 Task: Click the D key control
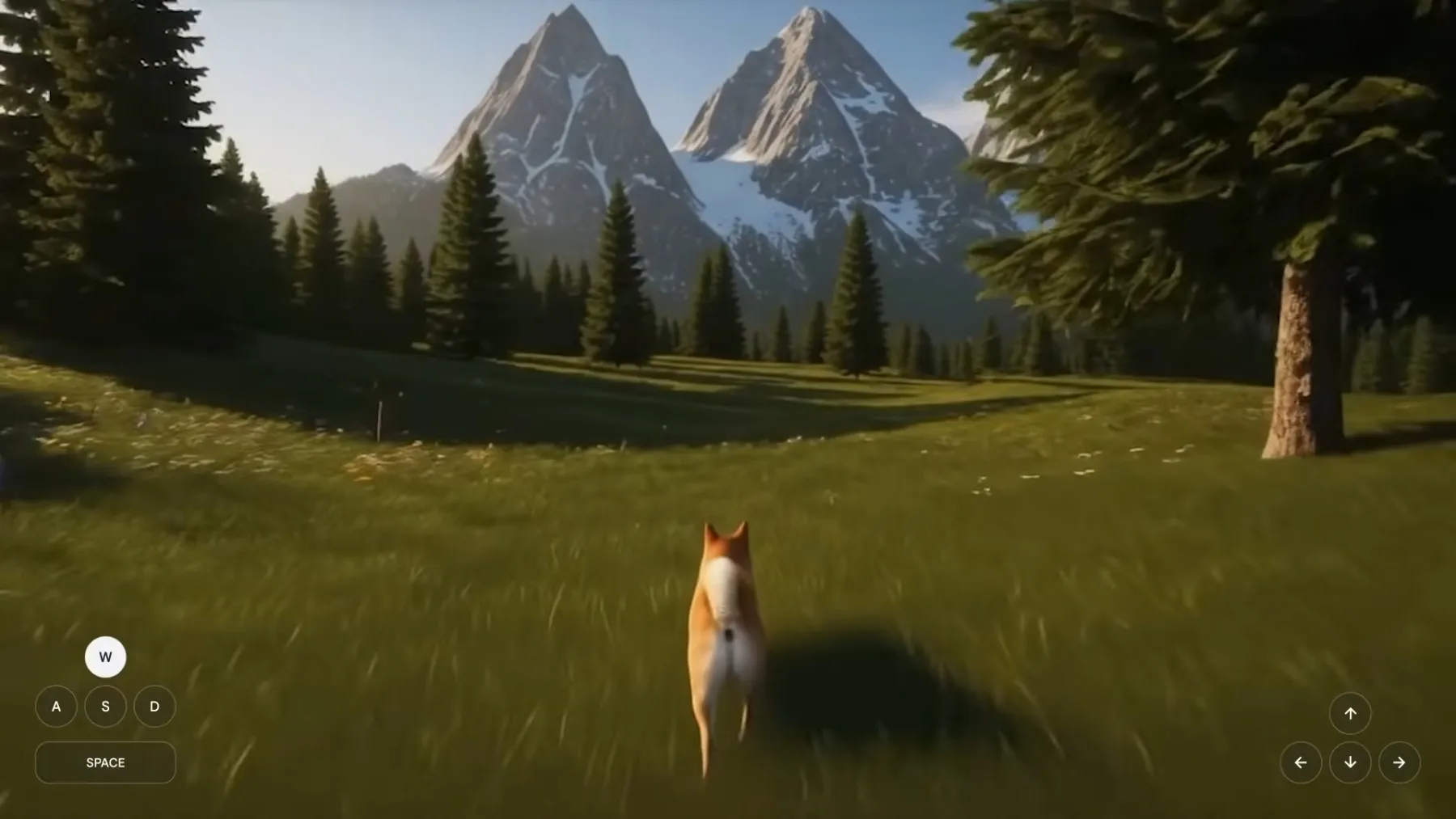[154, 706]
